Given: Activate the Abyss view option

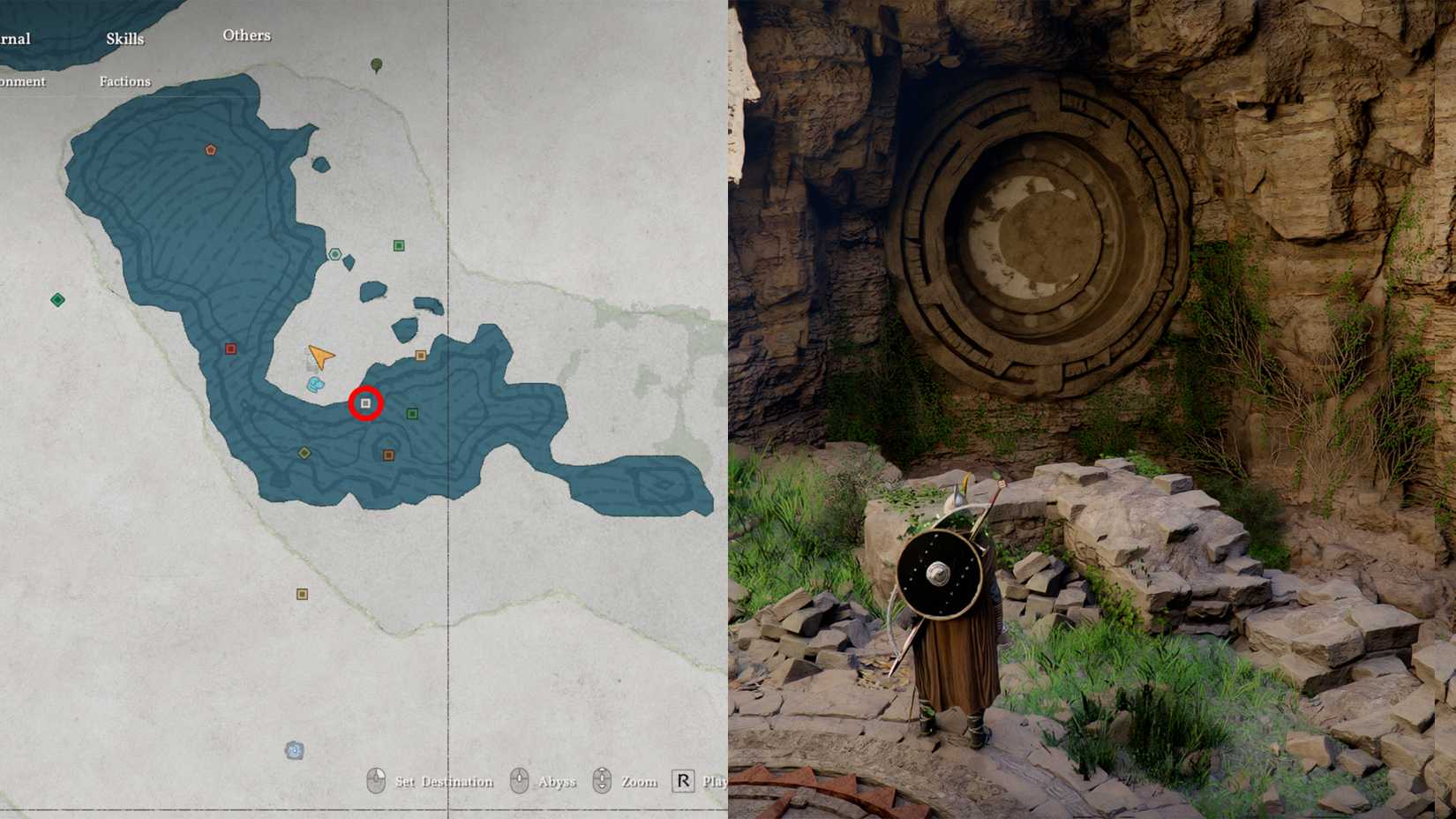Looking at the screenshot, I should 556,781.
